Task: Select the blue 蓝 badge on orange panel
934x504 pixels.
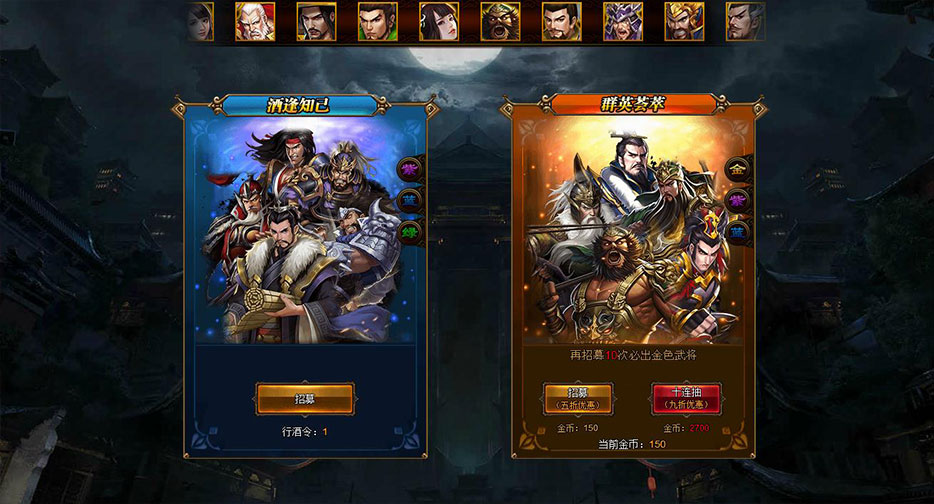Action: [x=738, y=232]
